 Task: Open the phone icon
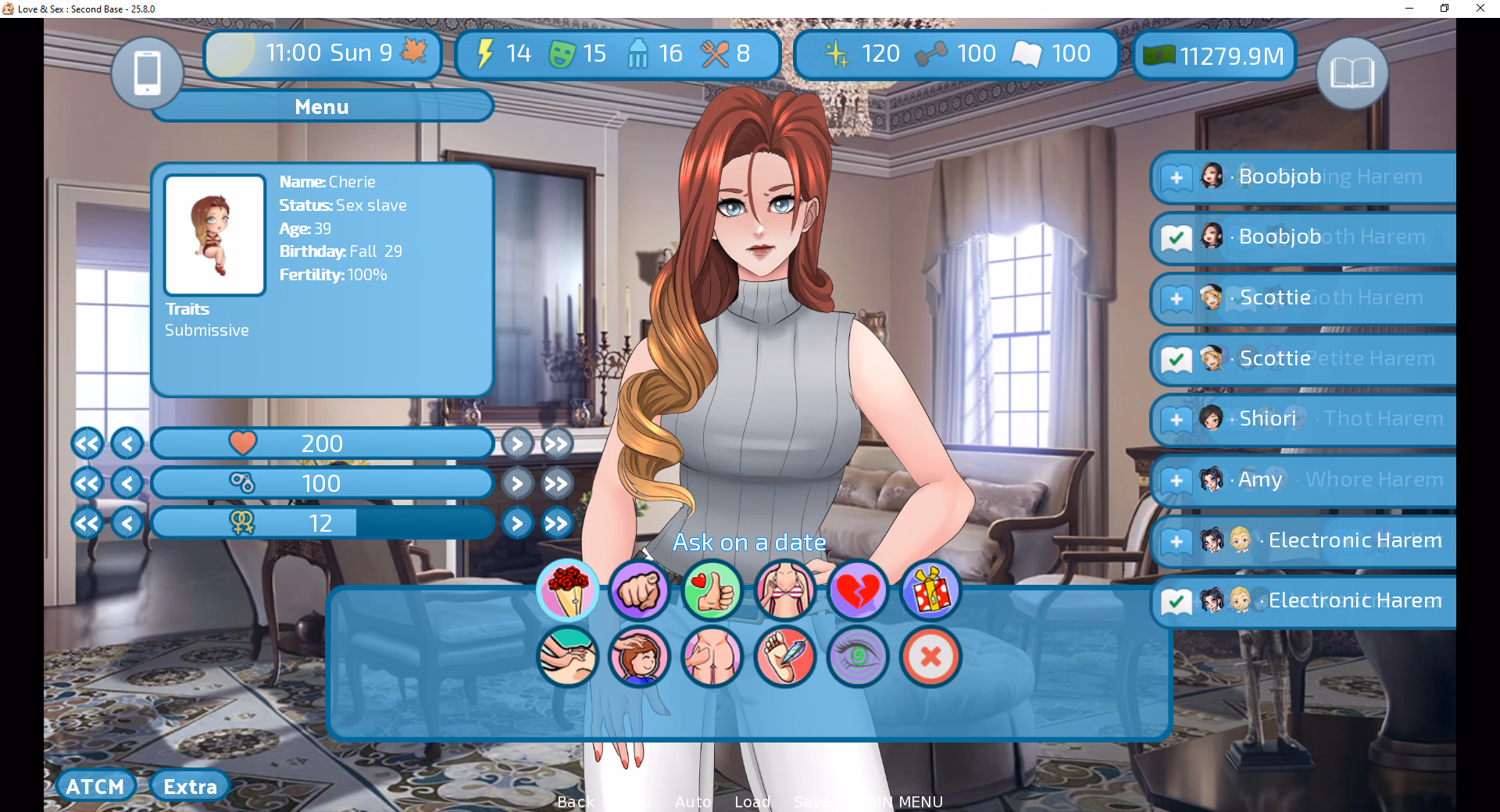pos(147,73)
